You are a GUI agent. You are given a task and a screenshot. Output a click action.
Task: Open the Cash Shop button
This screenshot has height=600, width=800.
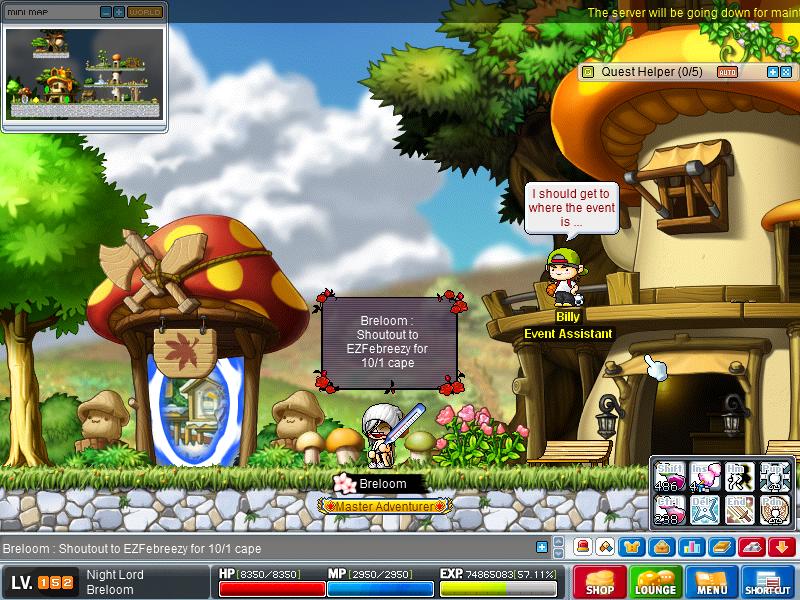pyautogui.click(x=600, y=582)
